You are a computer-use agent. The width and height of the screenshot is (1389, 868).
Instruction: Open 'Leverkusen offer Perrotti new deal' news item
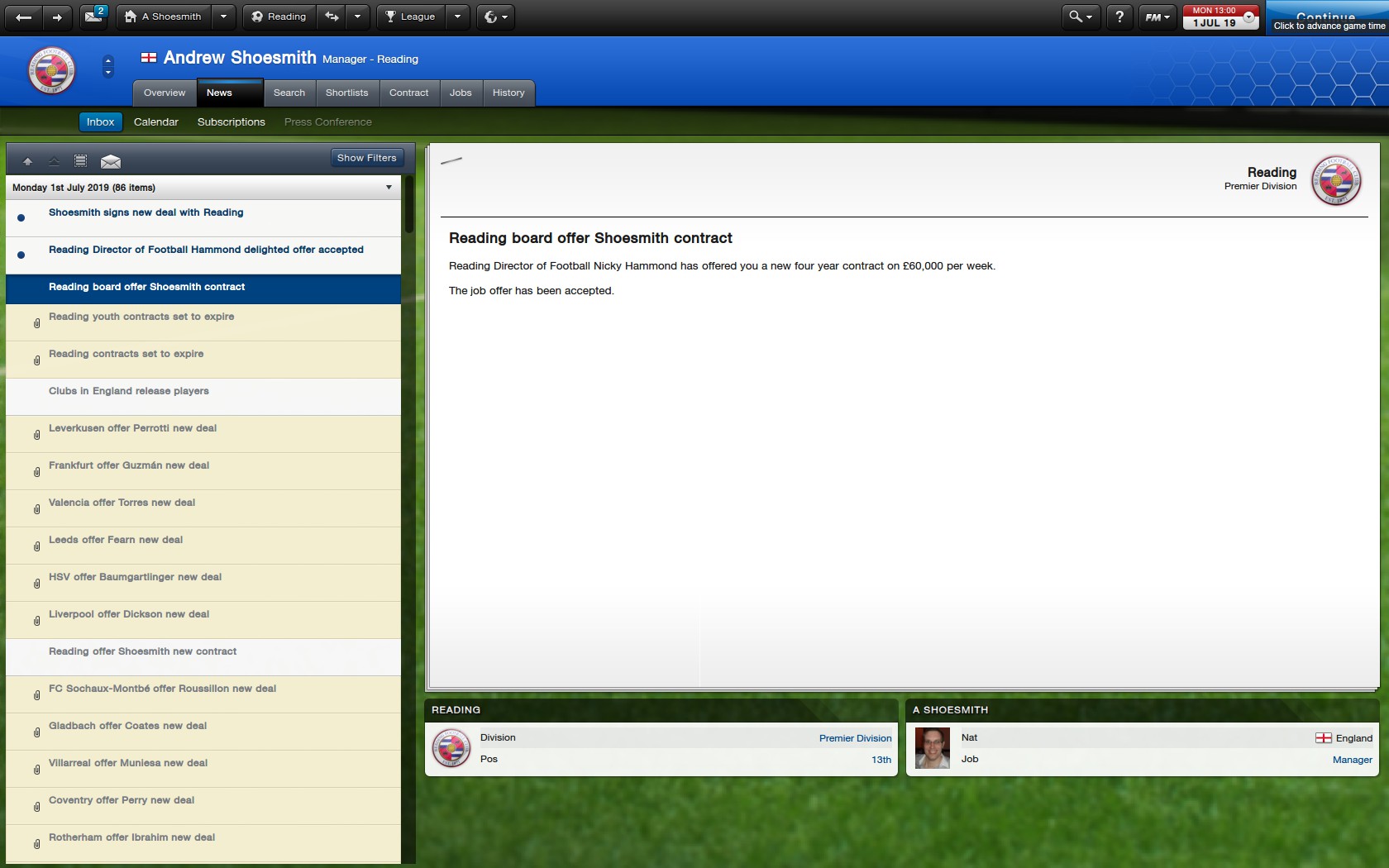[x=132, y=428]
